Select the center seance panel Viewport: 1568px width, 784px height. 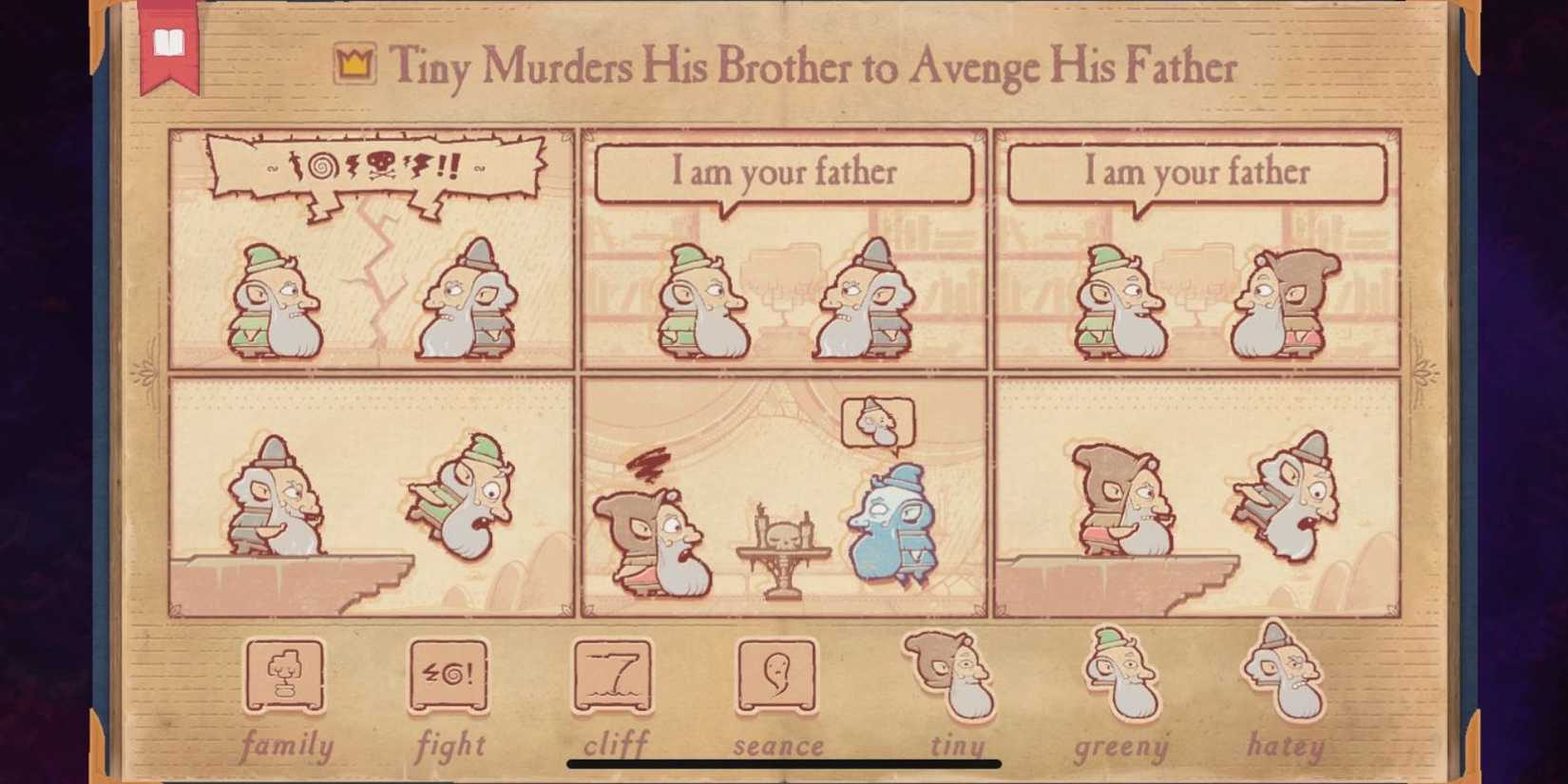click(784, 494)
